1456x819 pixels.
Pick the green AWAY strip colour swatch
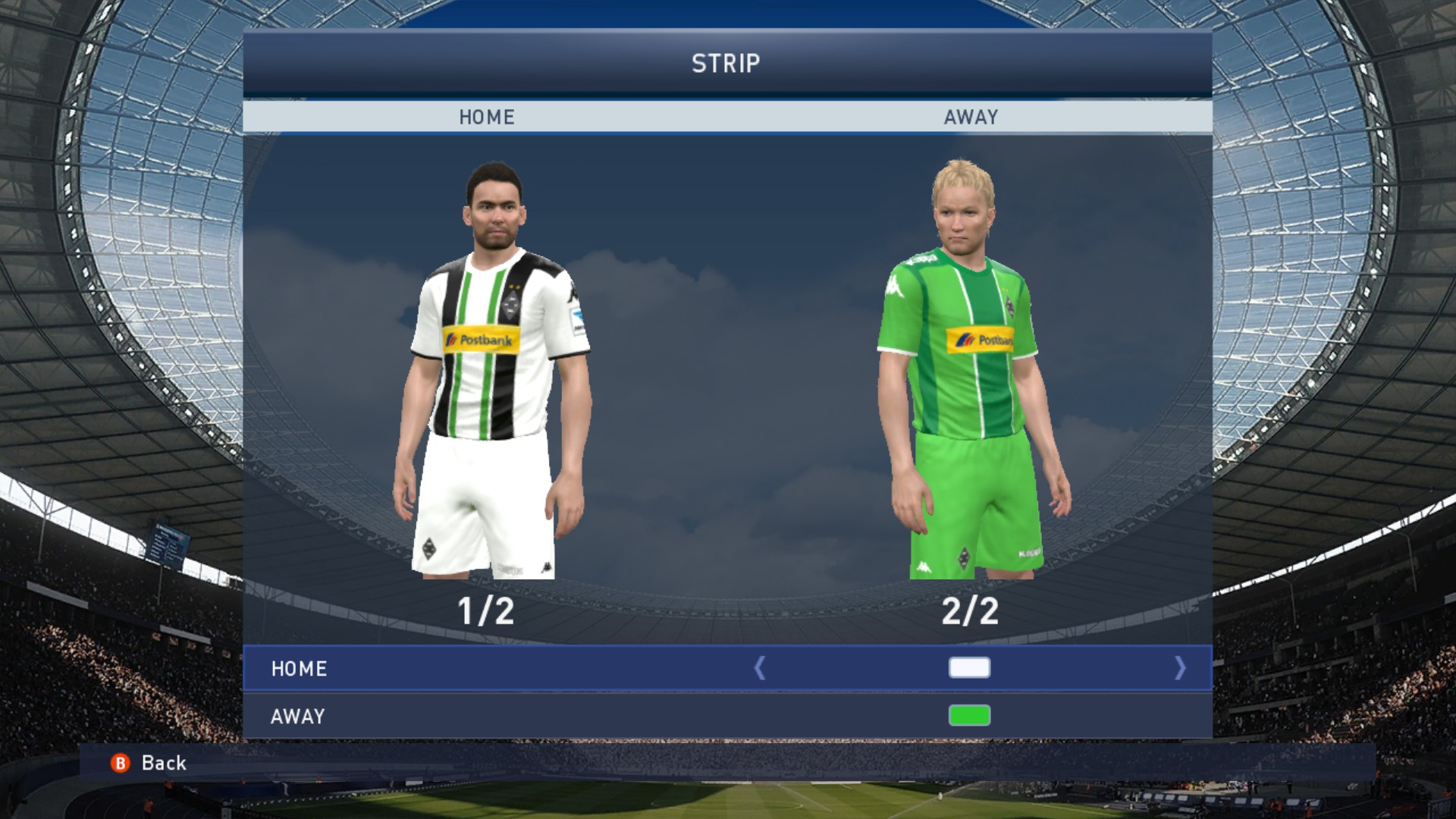pos(969,715)
